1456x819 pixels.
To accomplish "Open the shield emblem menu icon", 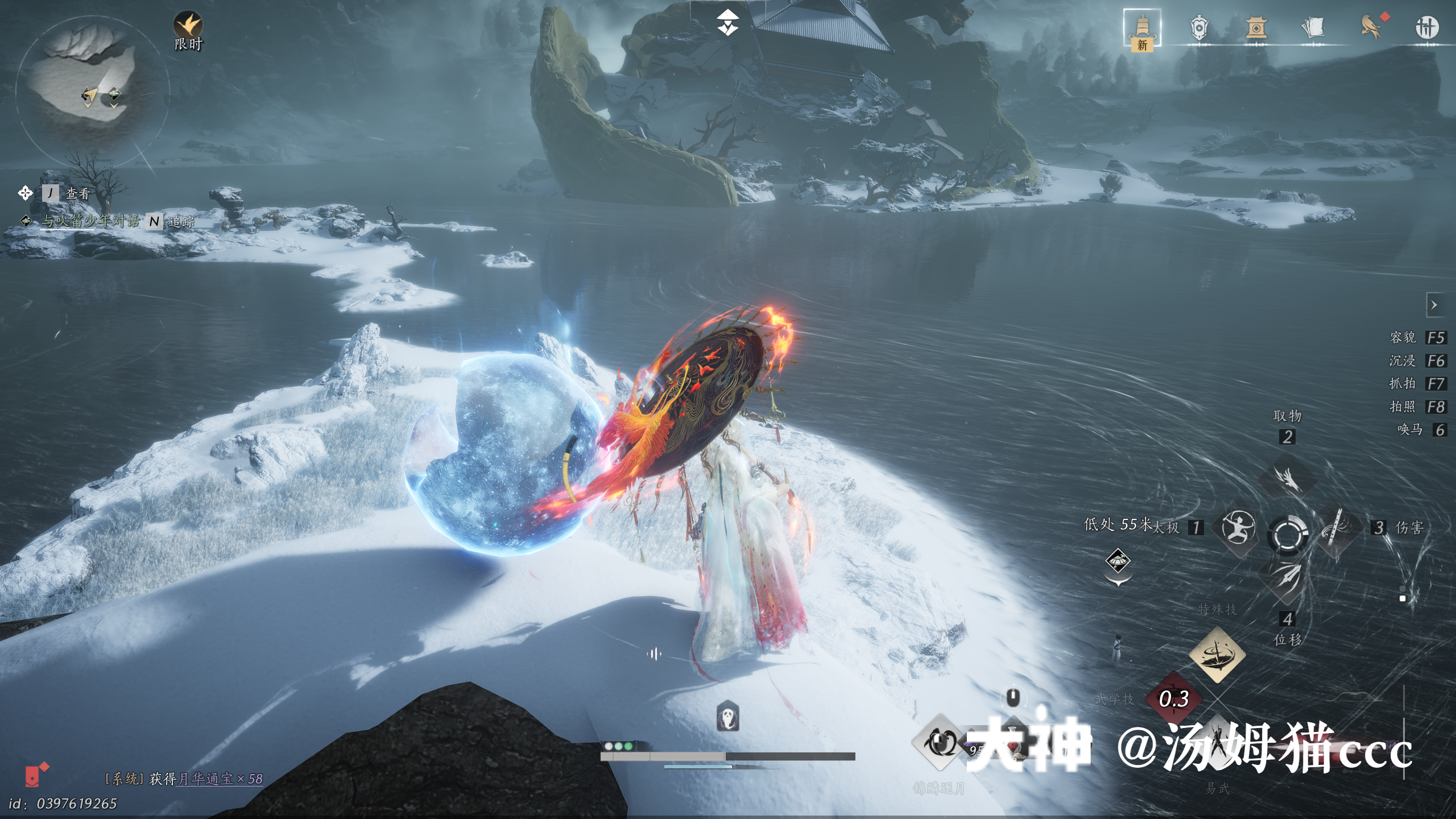I will [x=1198, y=28].
